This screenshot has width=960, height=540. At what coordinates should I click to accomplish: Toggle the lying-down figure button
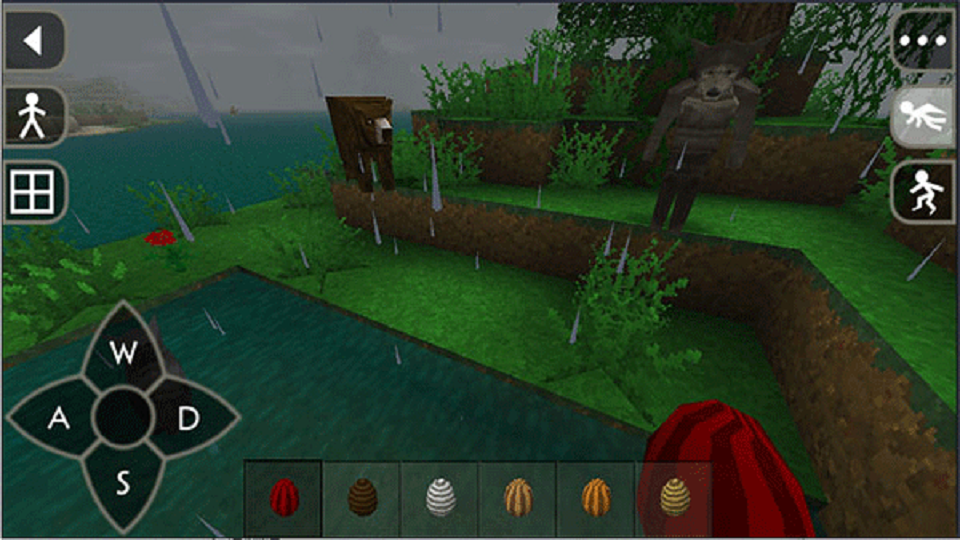(923, 117)
